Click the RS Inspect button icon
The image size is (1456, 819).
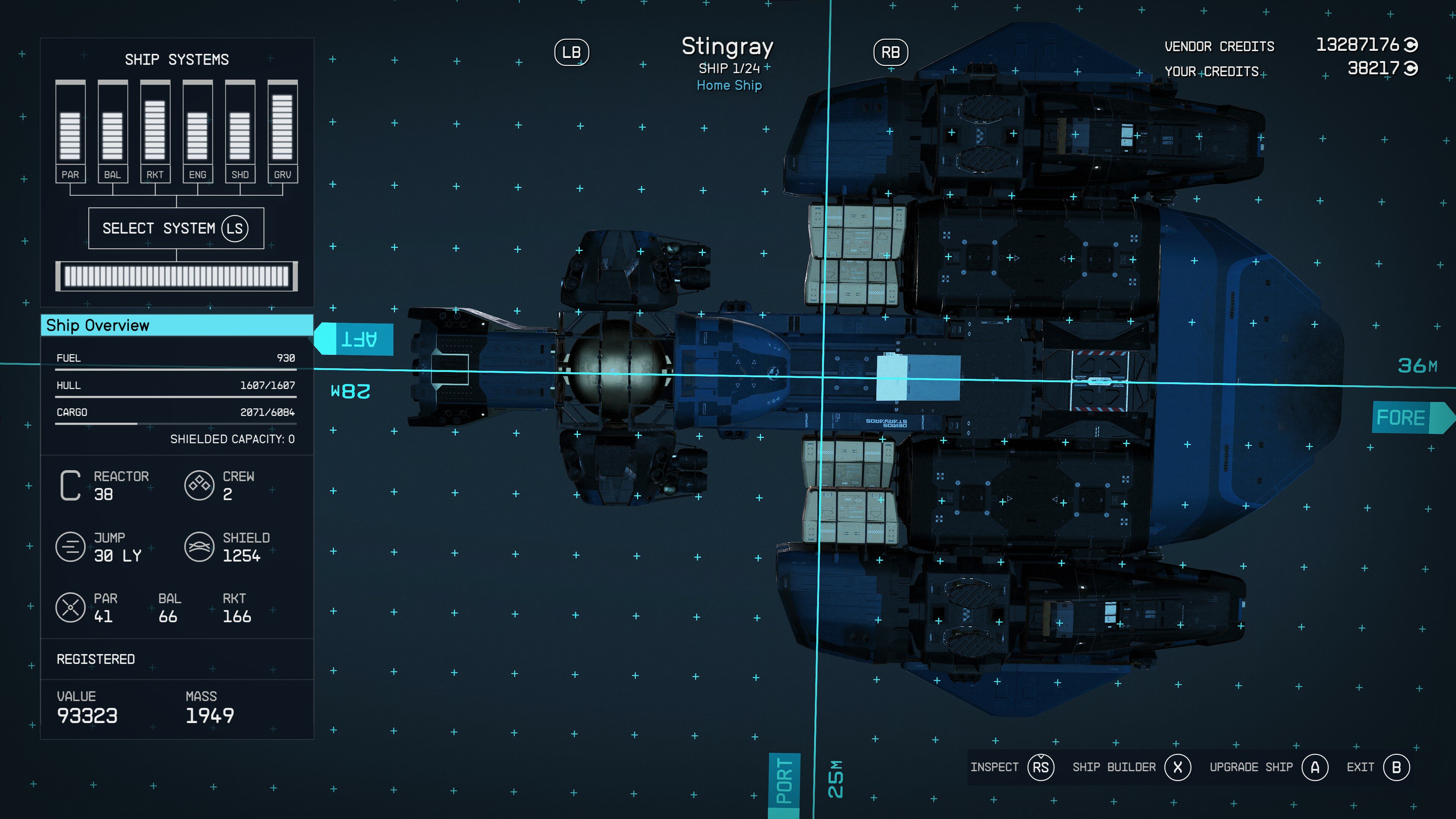[x=1040, y=767]
